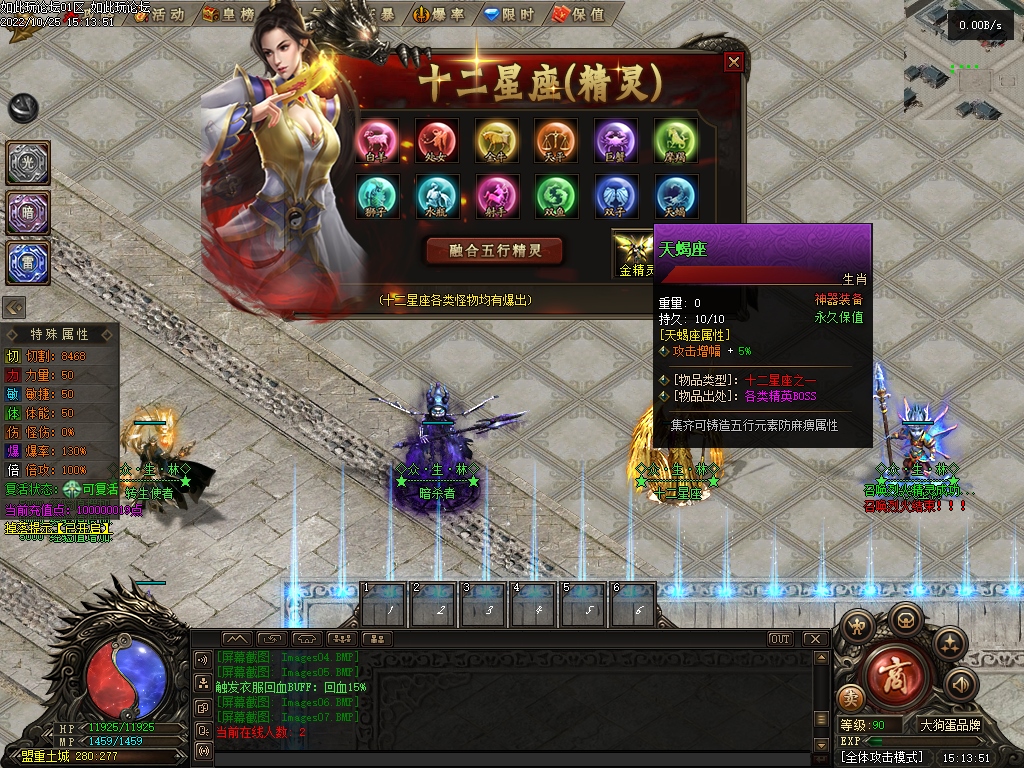Viewport: 1024px width, 768px height.
Task: Open the 限时 limited-time menu
Action: [509, 15]
